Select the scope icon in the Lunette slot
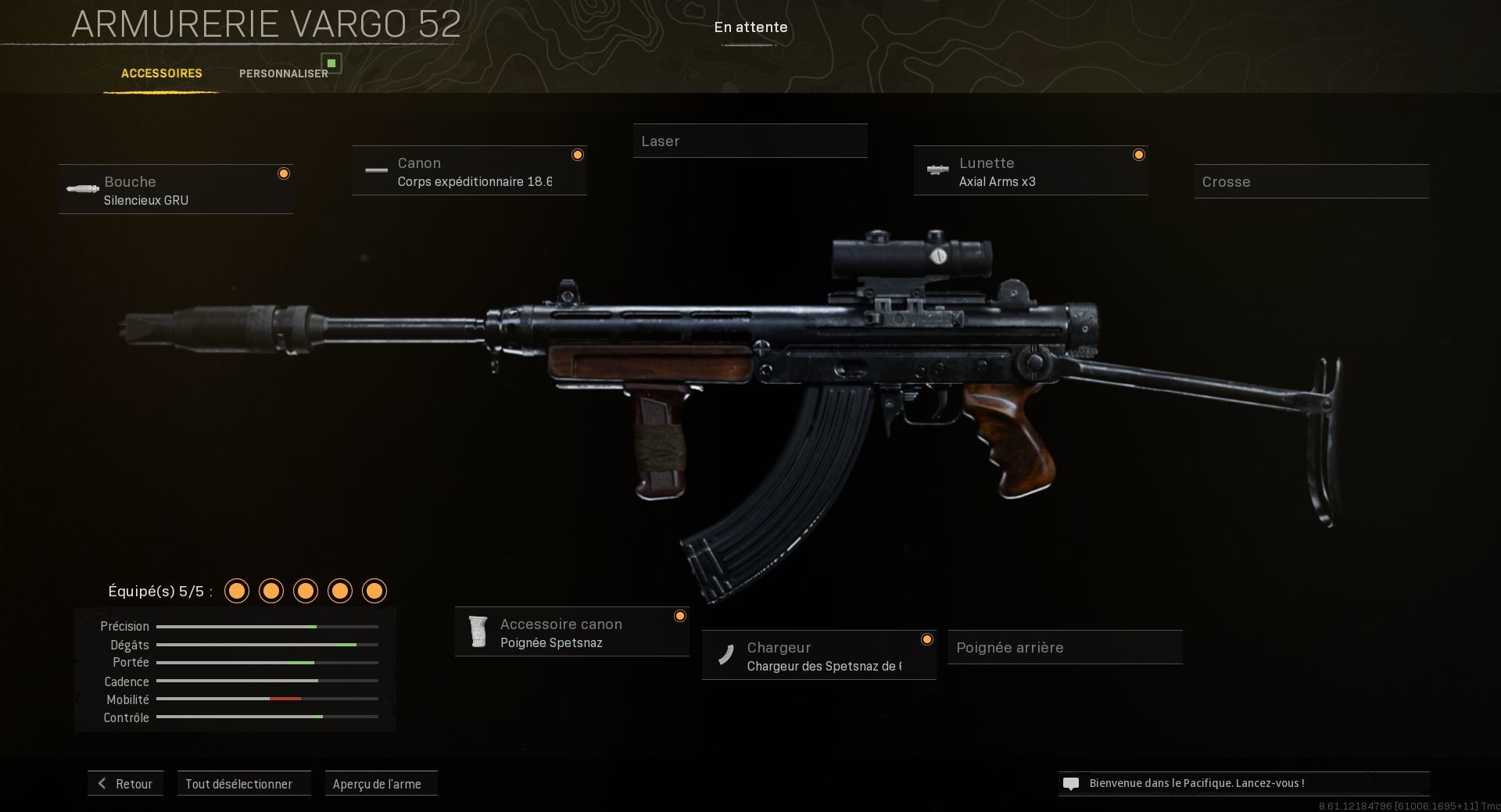This screenshot has width=1501, height=812. tap(937, 170)
